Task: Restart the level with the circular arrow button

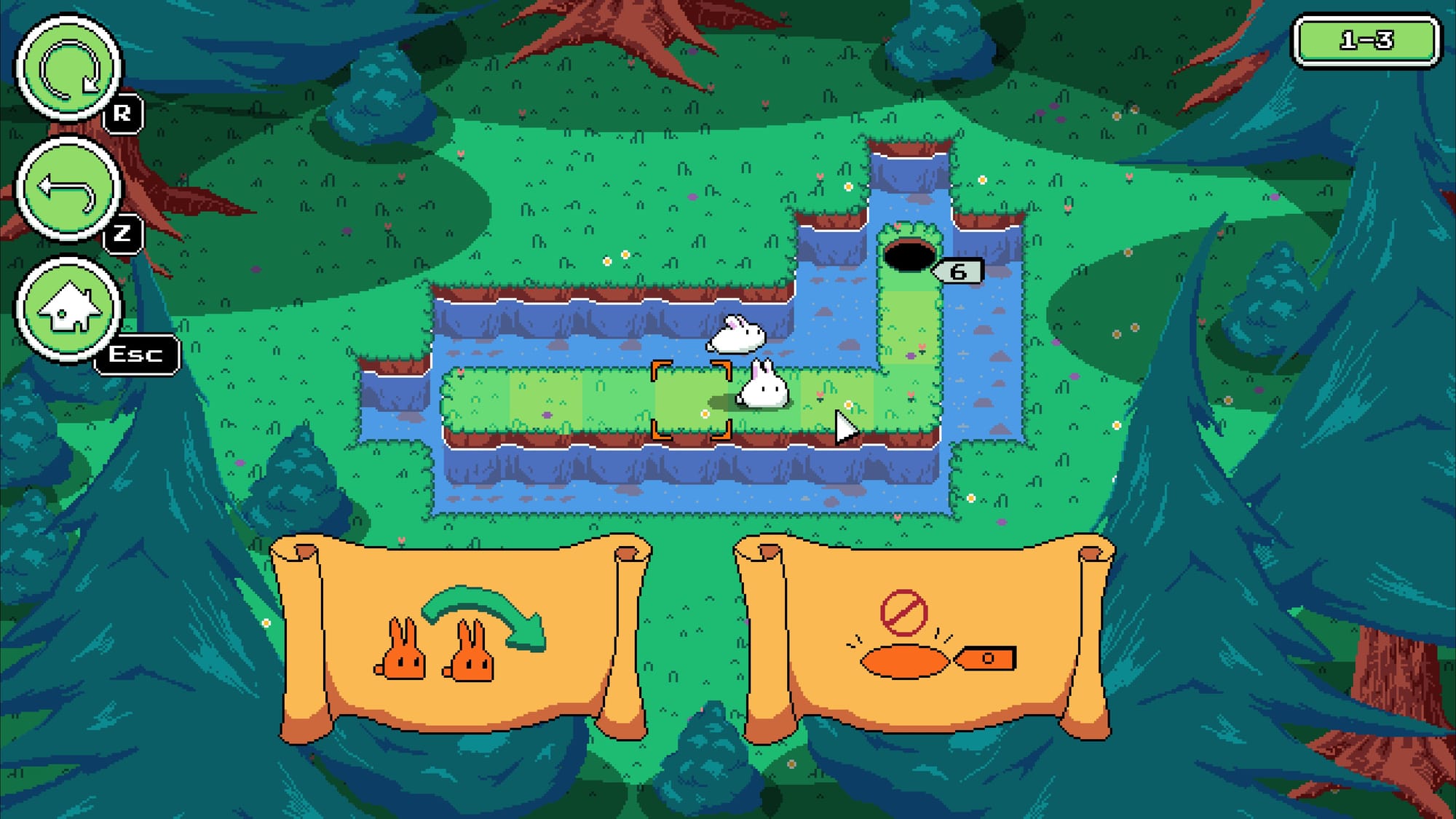Action: 68,69
